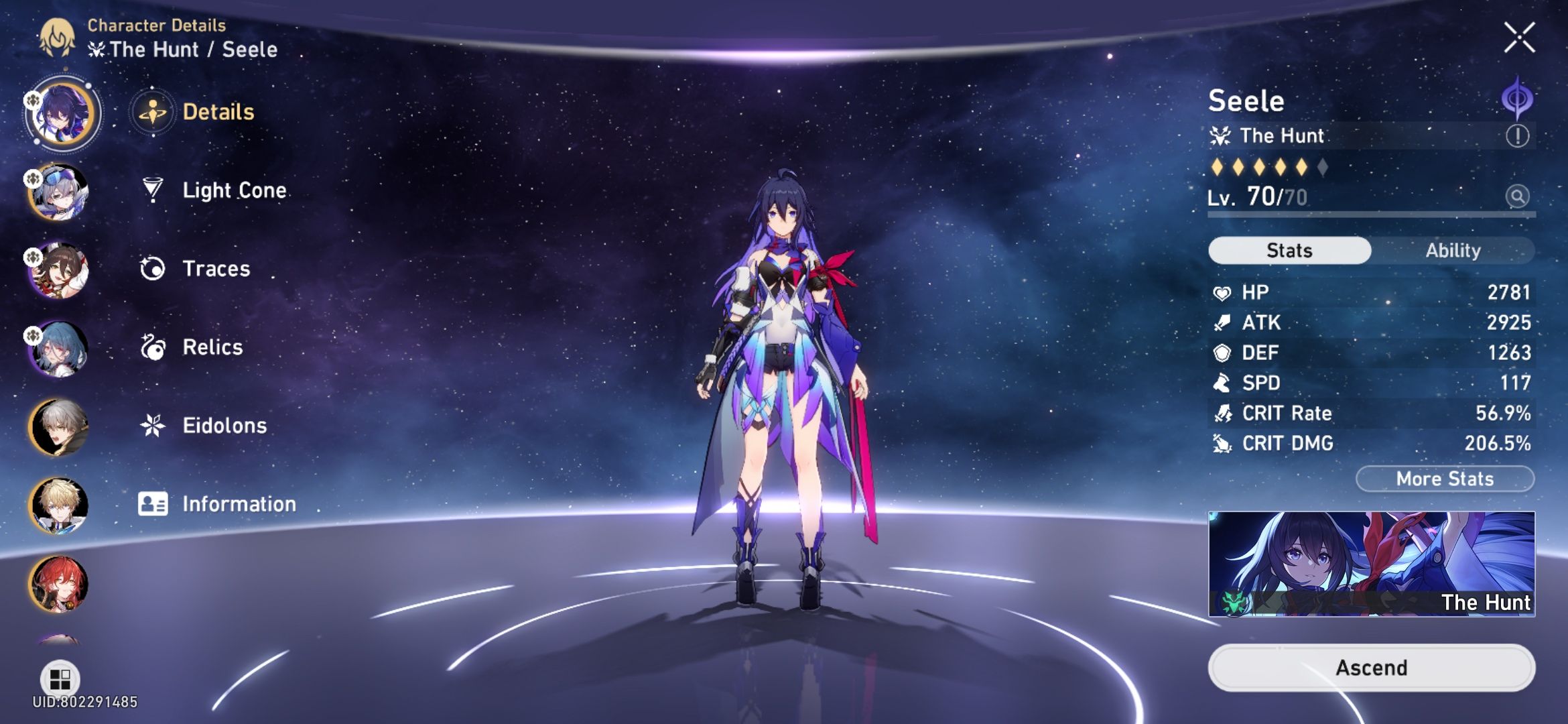Expand the red-haired character's portrait below
Image resolution: width=1568 pixels, height=724 pixels.
coord(60,585)
